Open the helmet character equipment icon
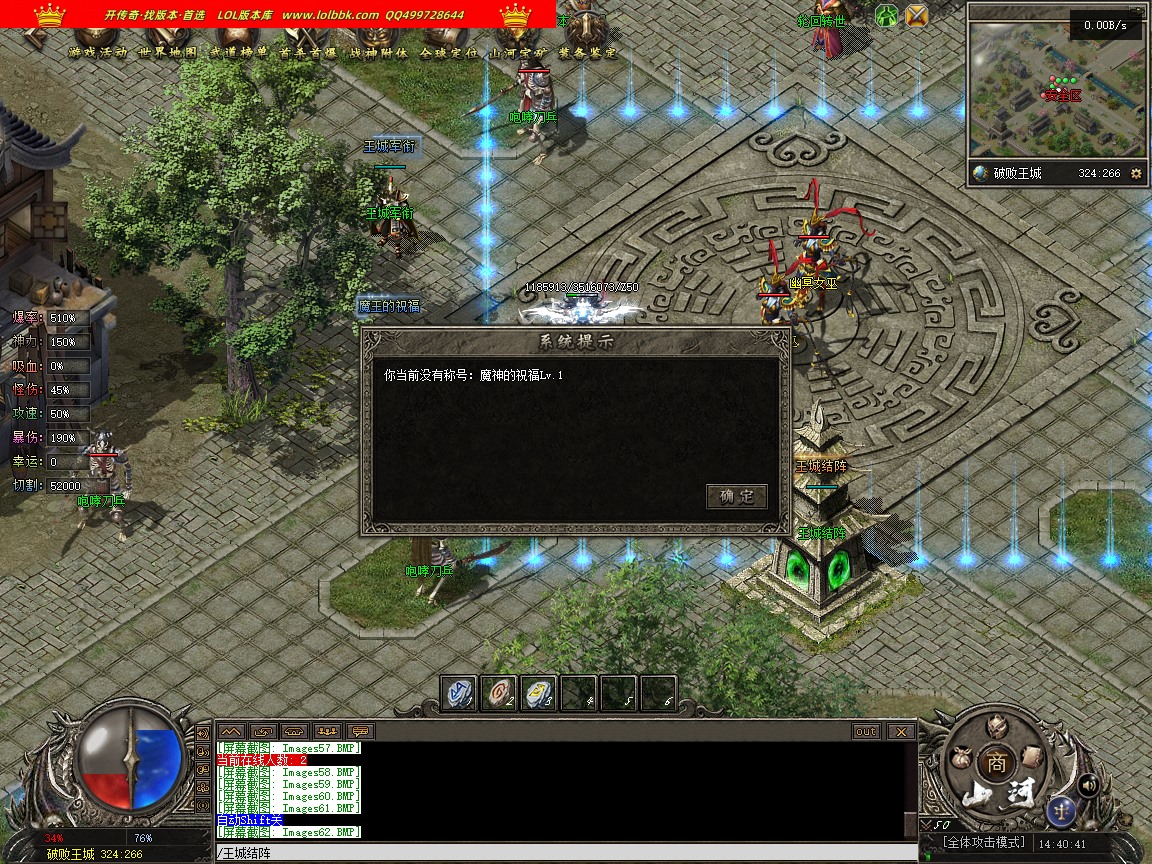This screenshot has width=1152, height=864. click(x=995, y=727)
